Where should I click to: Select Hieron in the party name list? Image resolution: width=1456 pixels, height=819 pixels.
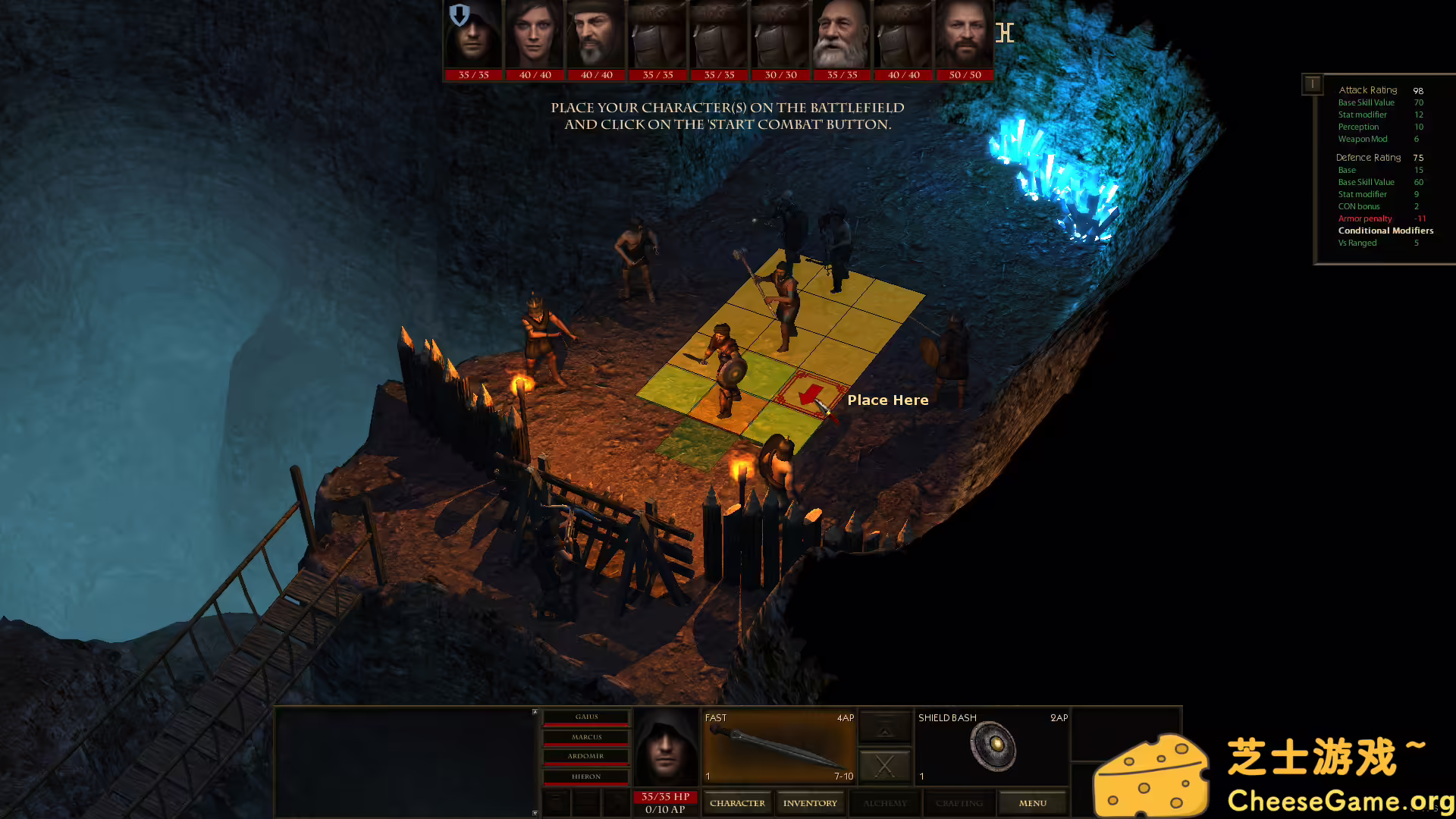[585, 777]
